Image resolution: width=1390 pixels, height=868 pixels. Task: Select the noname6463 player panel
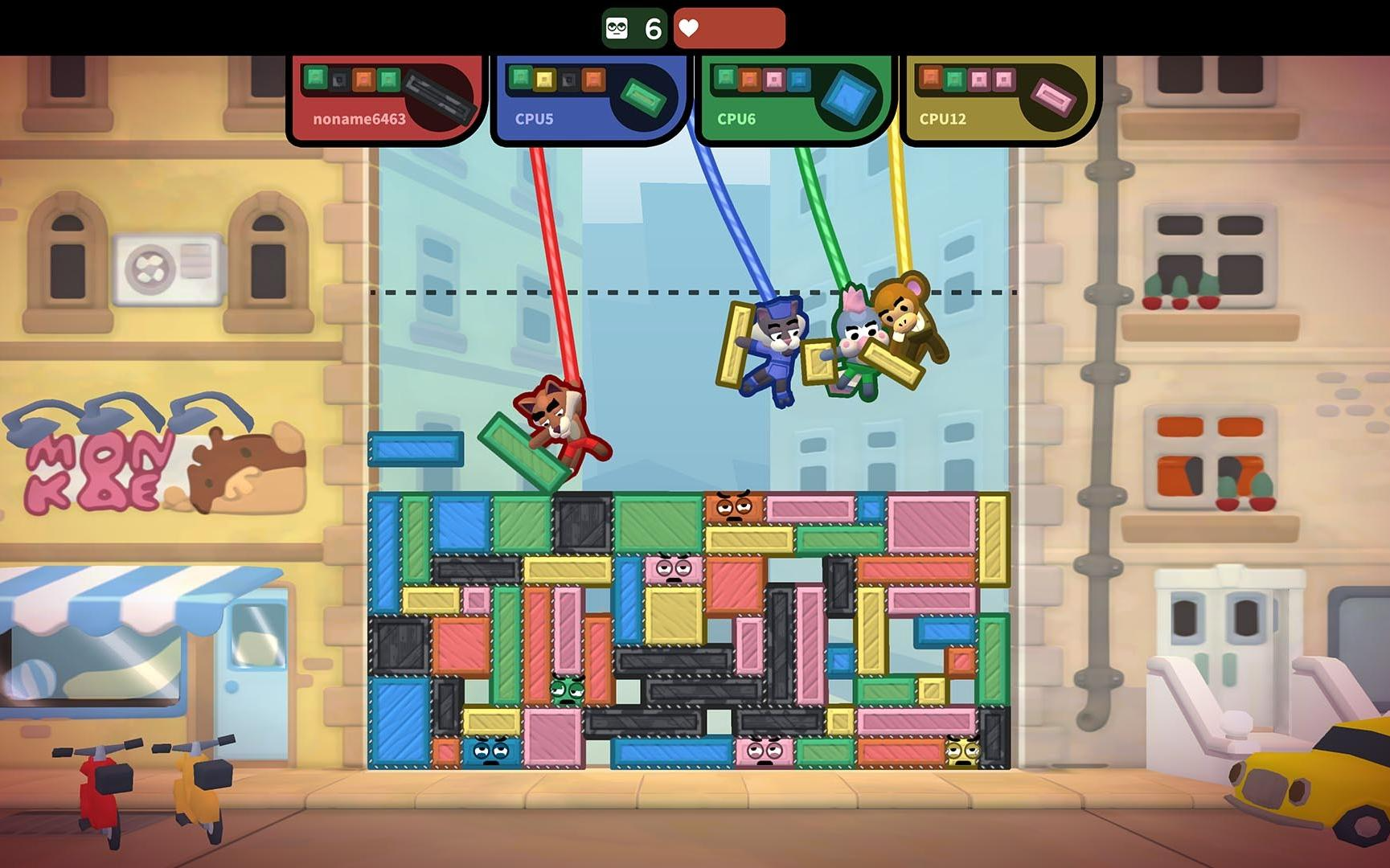(x=359, y=118)
